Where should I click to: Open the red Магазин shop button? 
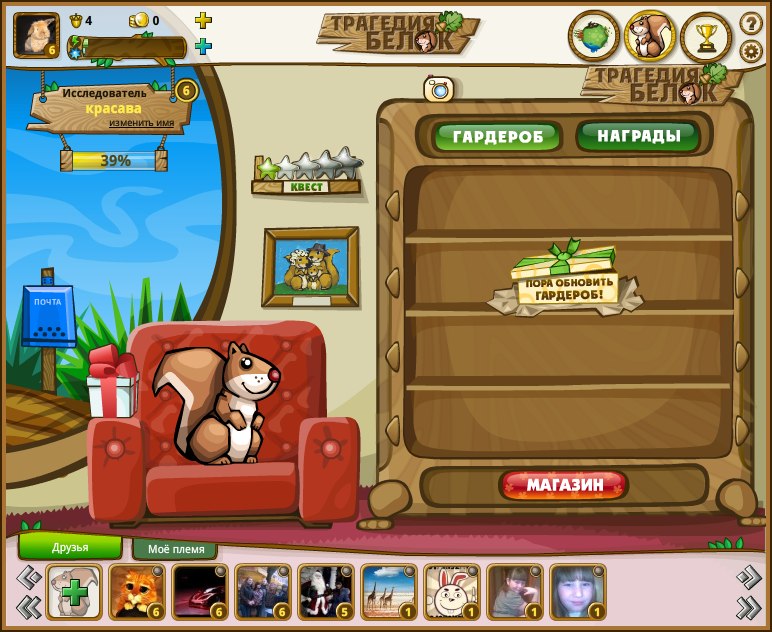pyautogui.click(x=565, y=486)
